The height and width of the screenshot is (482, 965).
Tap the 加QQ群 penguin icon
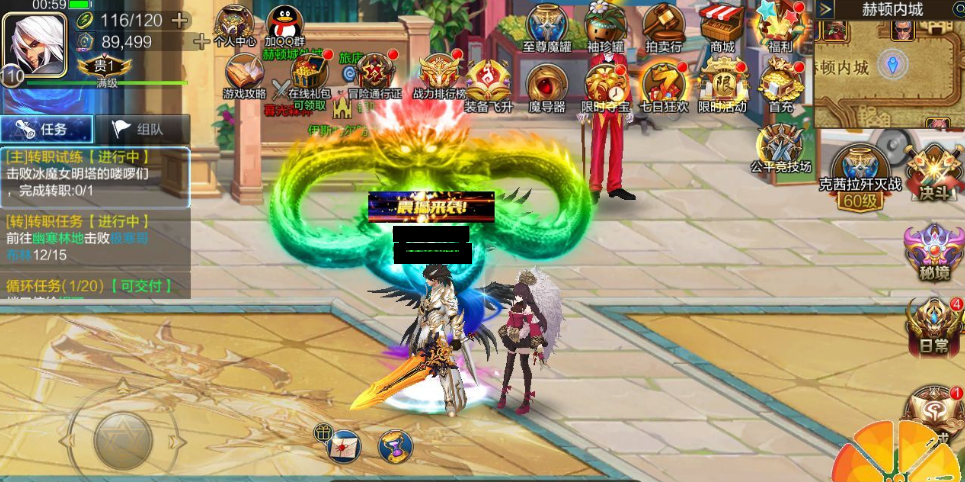pyautogui.click(x=287, y=24)
